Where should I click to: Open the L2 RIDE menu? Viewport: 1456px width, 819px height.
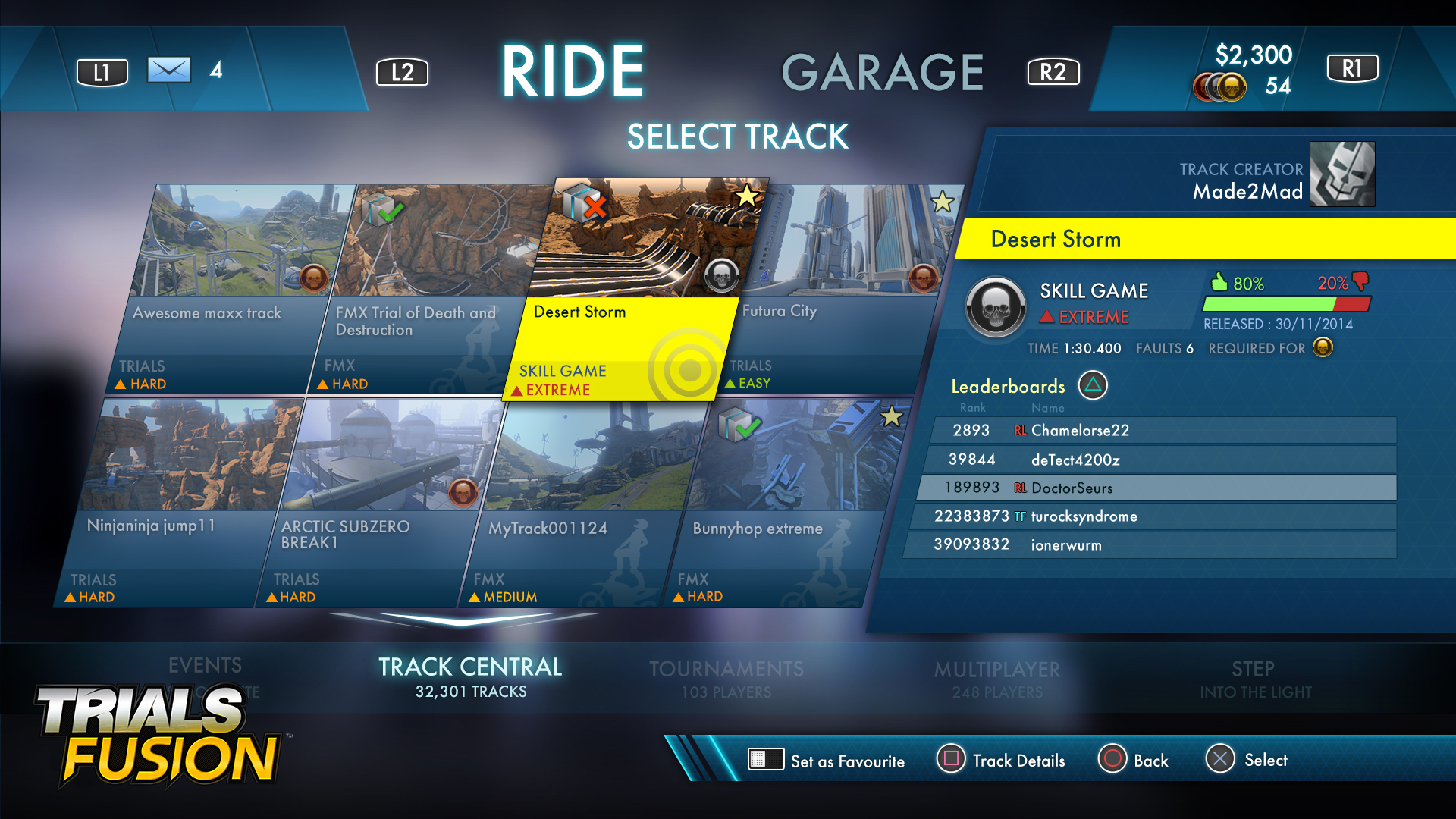click(403, 72)
